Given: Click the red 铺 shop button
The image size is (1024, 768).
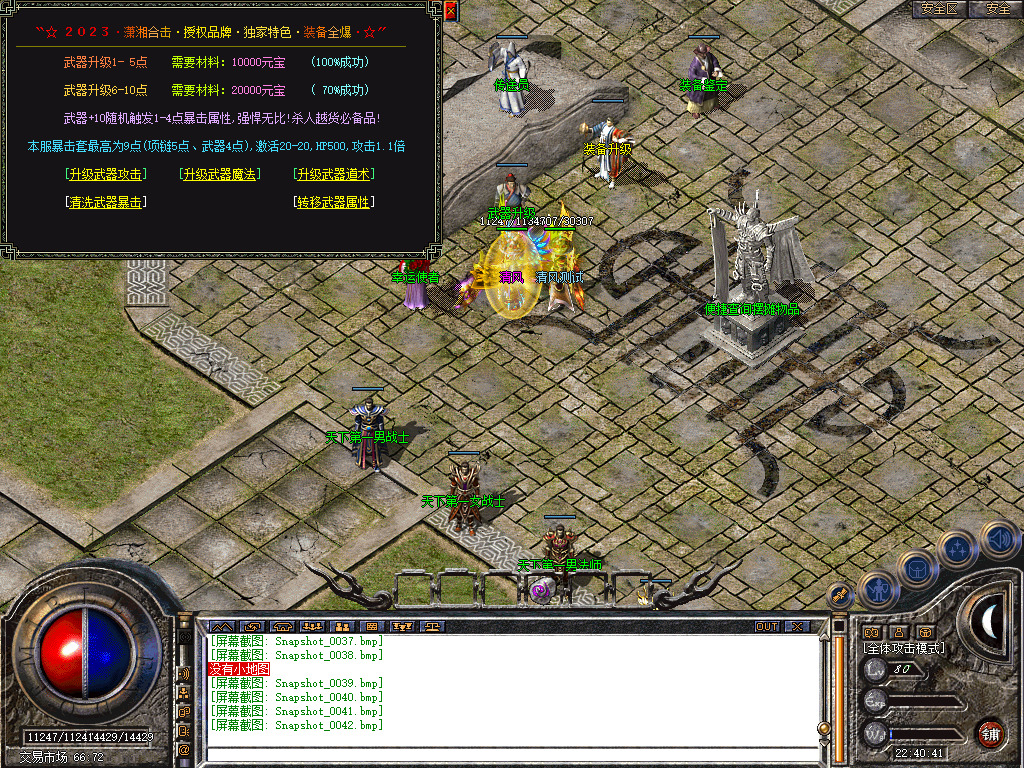Looking at the screenshot, I should pos(990,733).
